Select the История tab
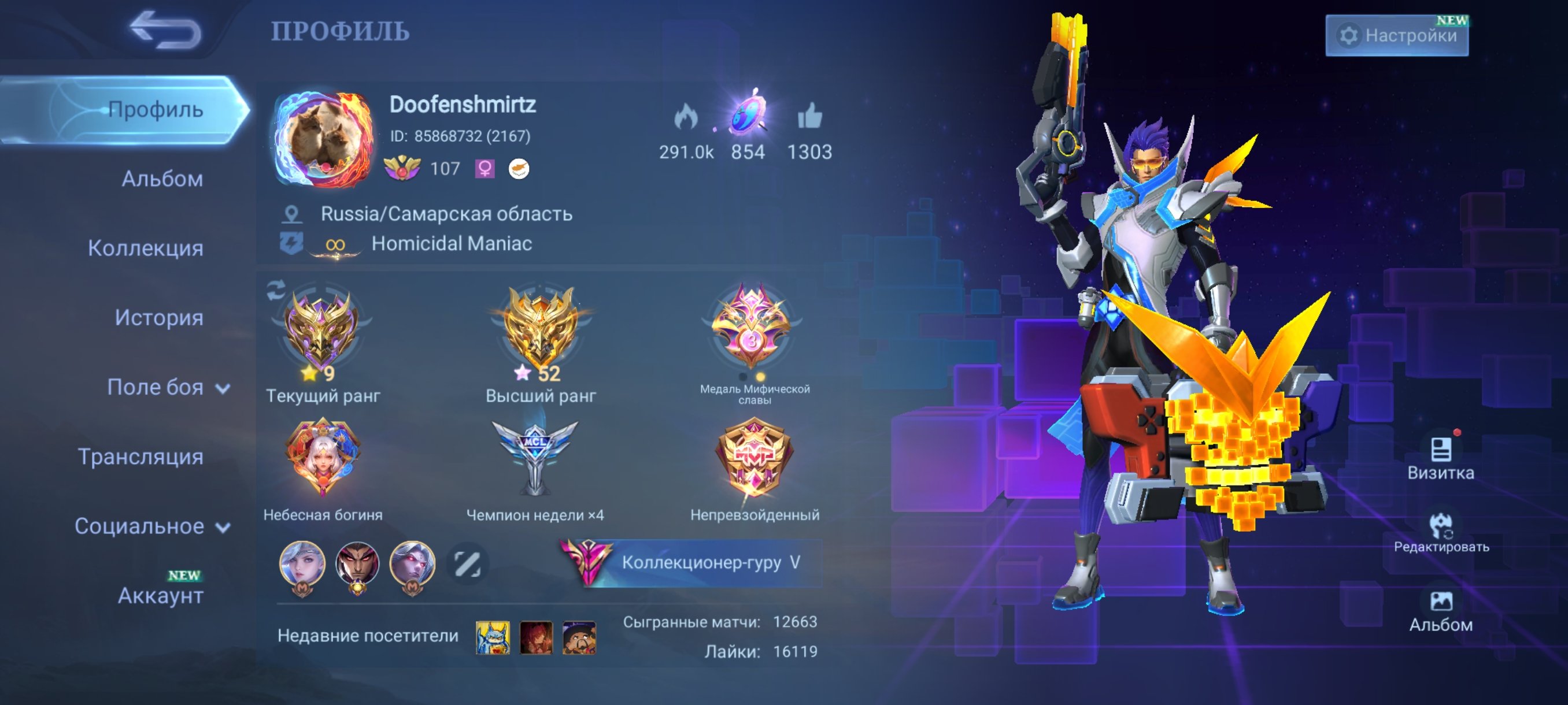This screenshot has height=705, width=1568. pos(159,317)
